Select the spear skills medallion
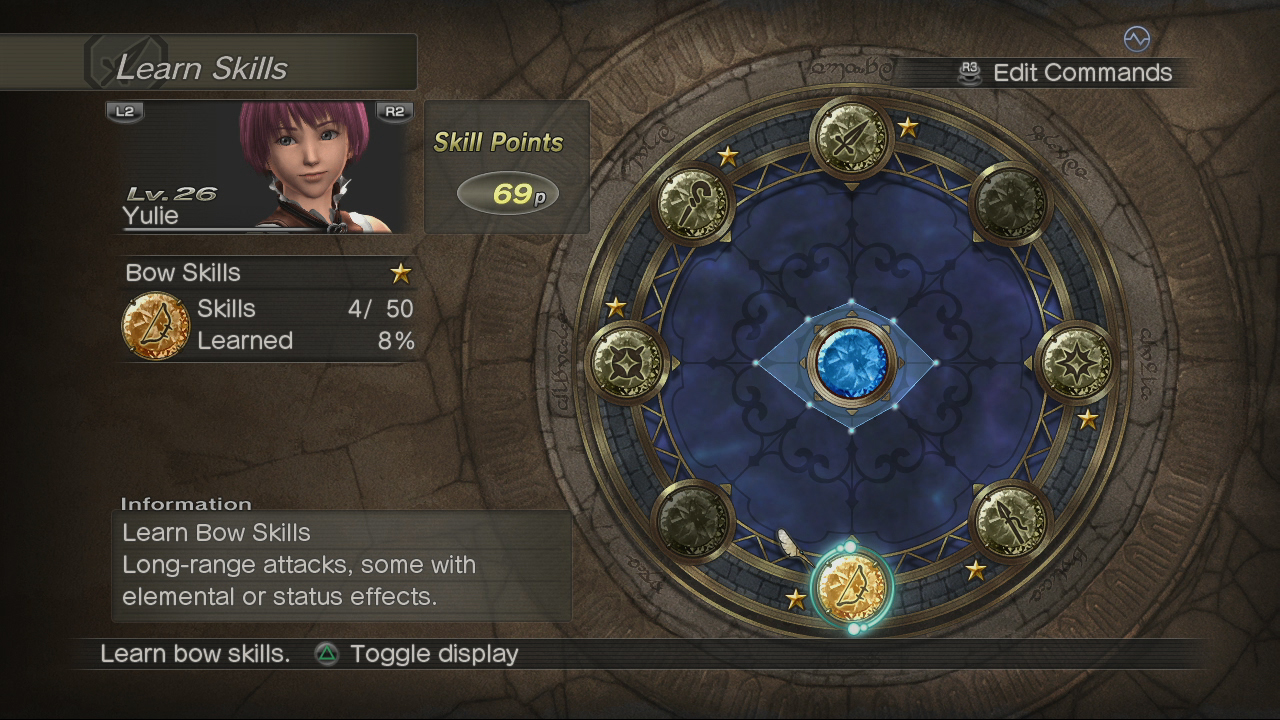1280x720 pixels. (1009, 520)
